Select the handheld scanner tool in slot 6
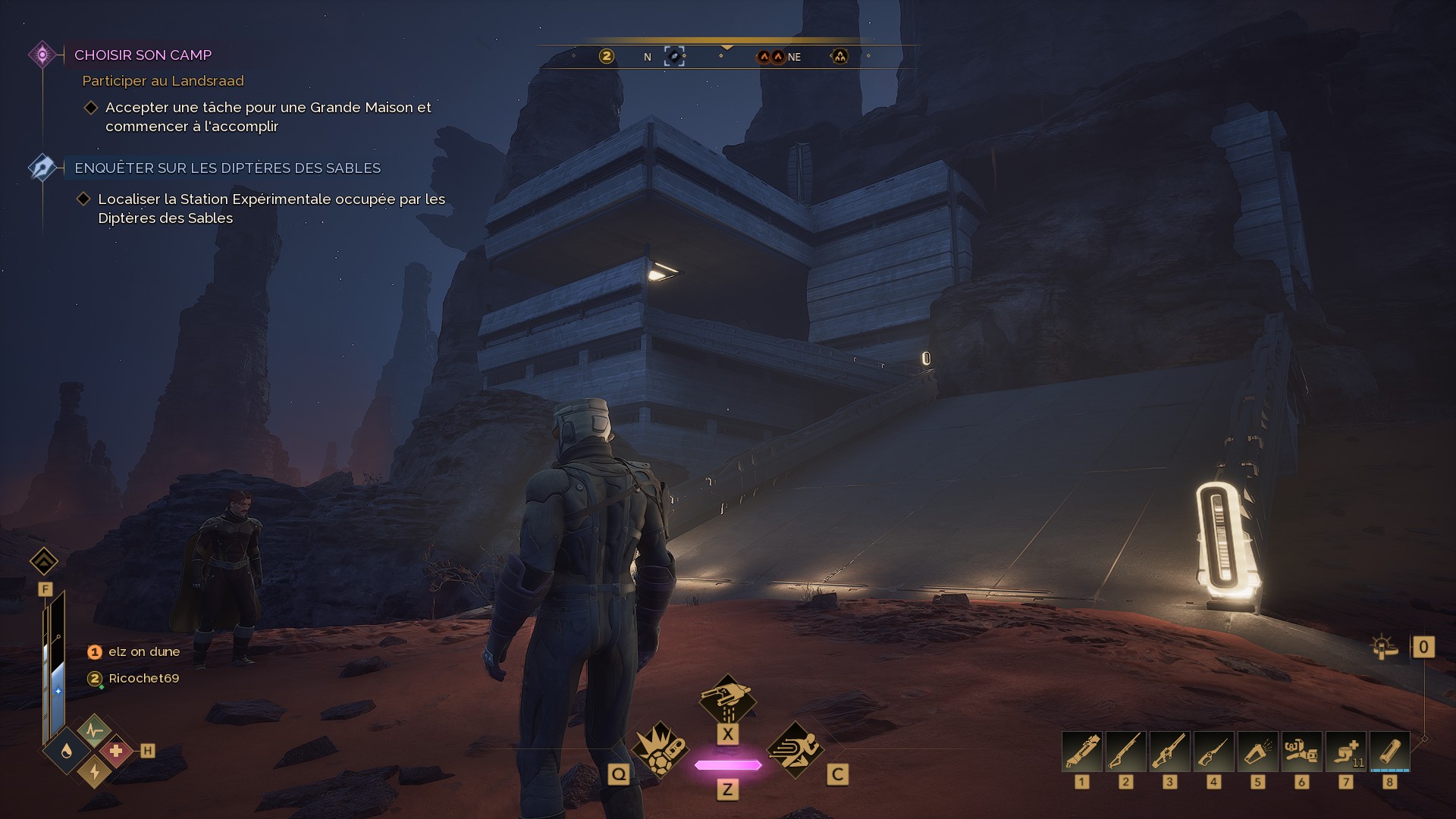Screen dimensions: 1456x819 point(1302,752)
